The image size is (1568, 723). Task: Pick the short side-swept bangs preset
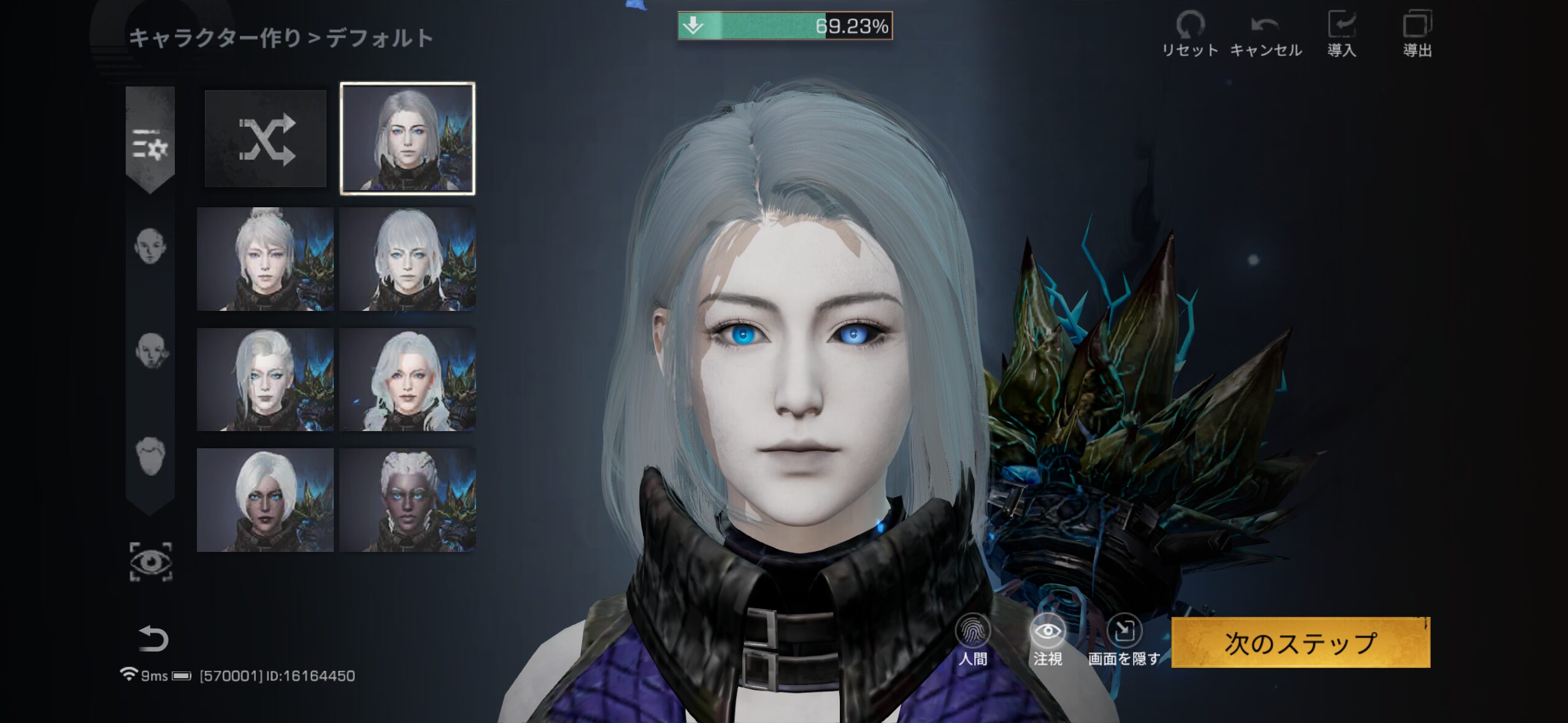click(x=407, y=259)
